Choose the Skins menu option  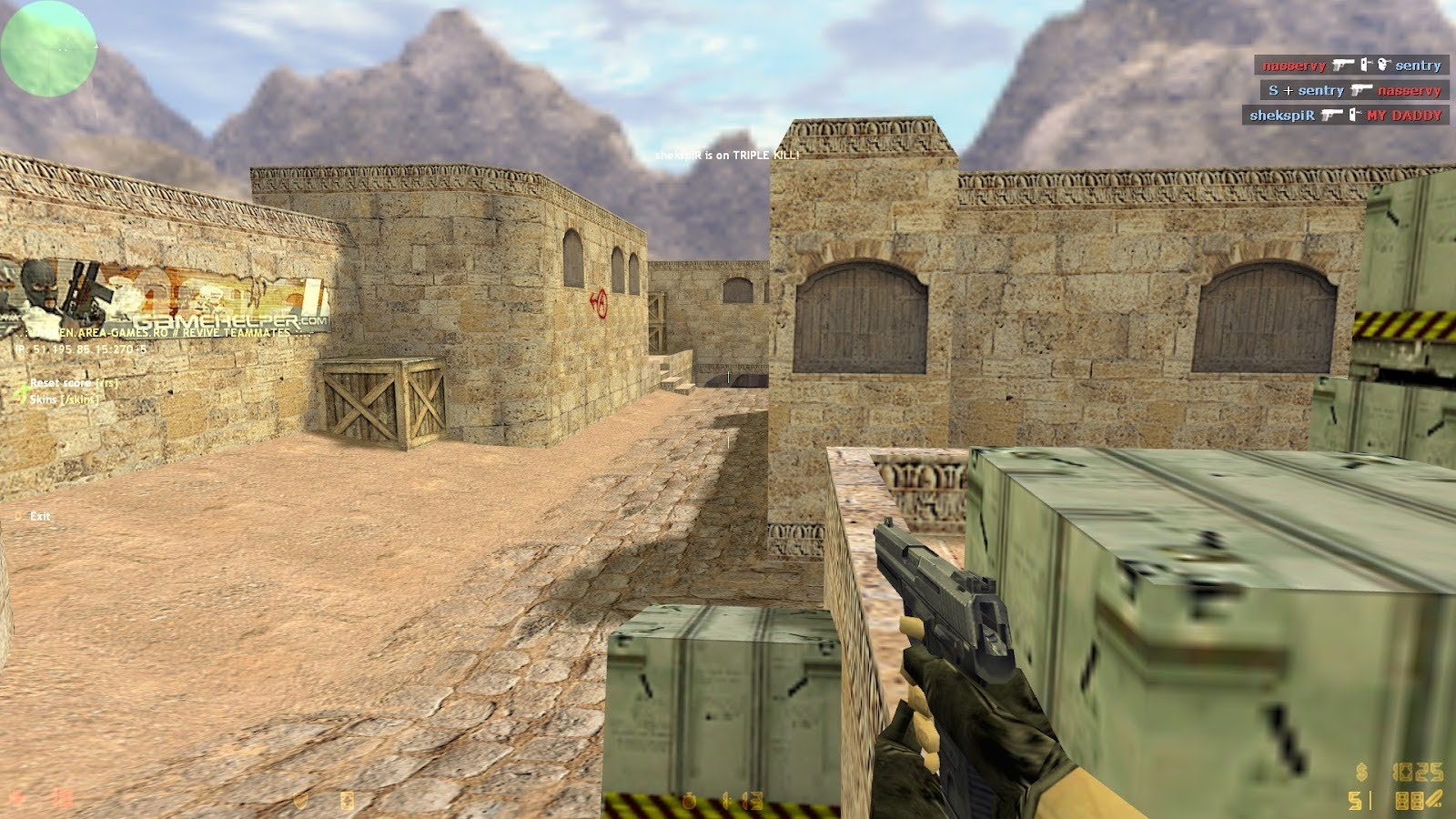(64, 399)
